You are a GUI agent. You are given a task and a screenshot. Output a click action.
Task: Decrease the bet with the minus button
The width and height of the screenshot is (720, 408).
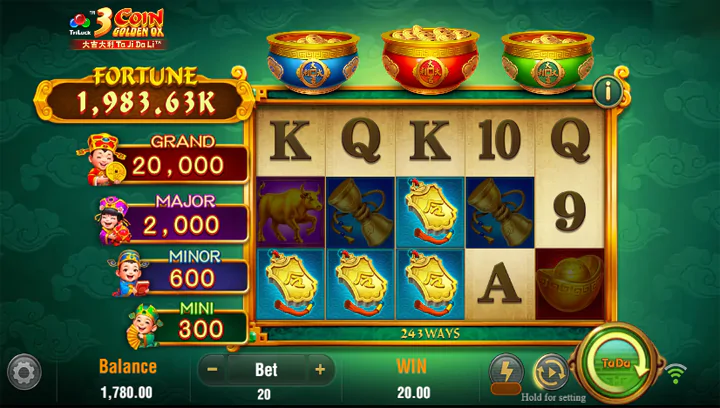click(x=213, y=369)
